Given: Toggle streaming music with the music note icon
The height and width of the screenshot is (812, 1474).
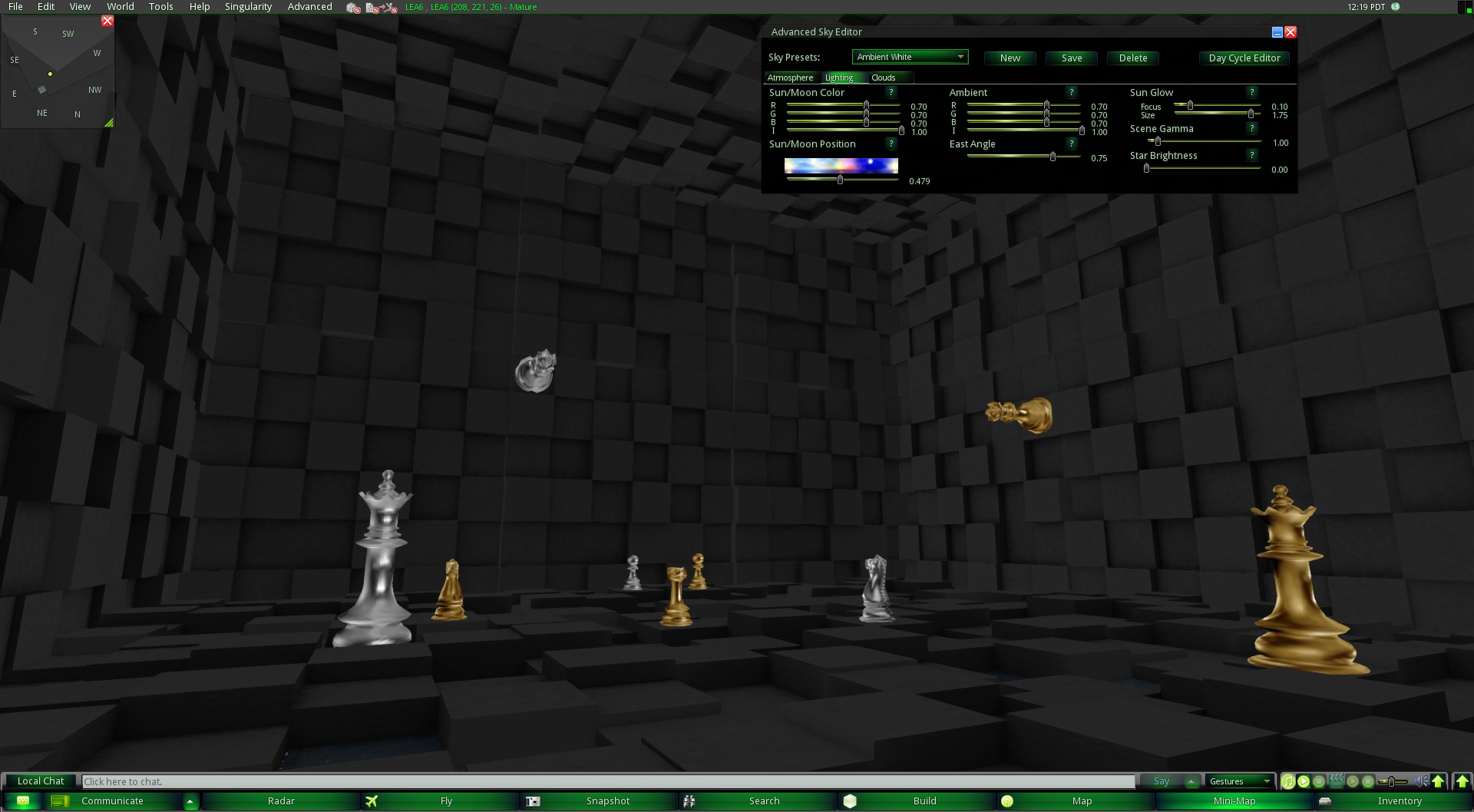Looking at the screenshot, I should pyautogui.click(x=1288, y=782).
